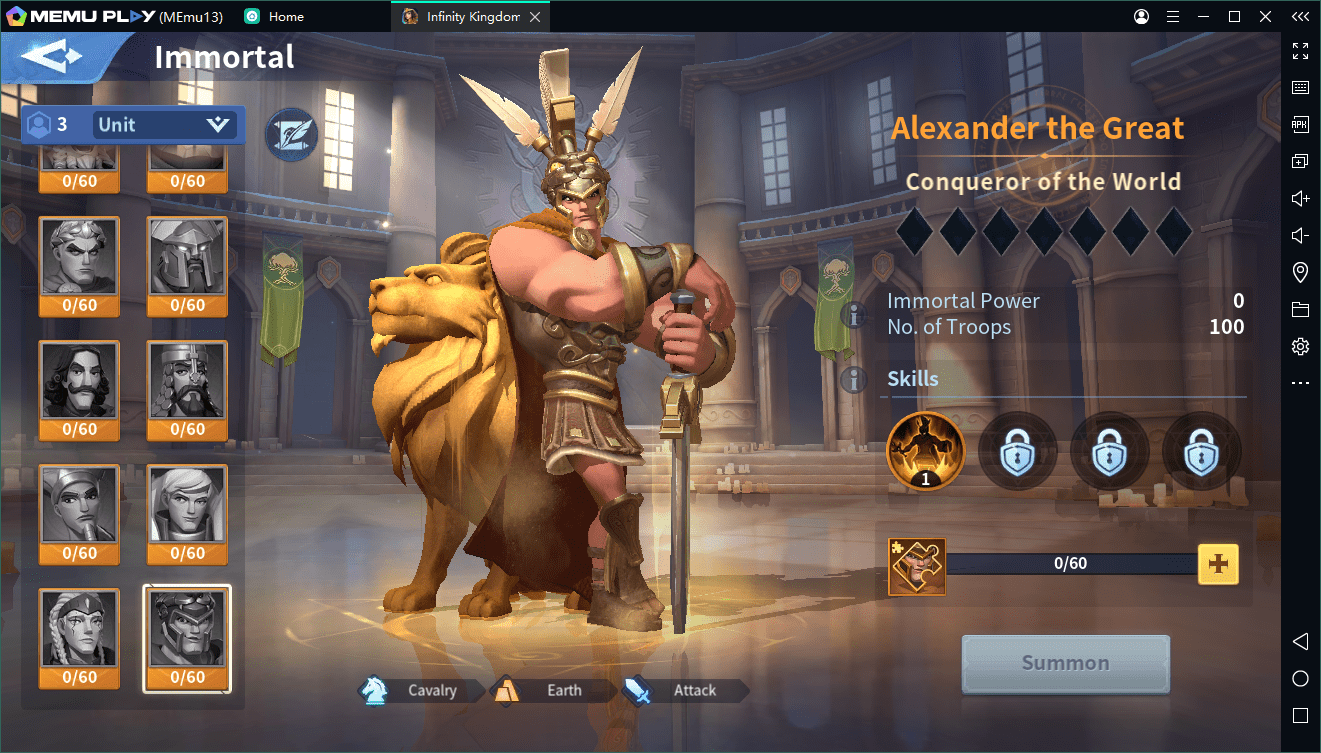Add fragments with the yellow plus button
Image resolution: width=1321 pixels, height=753 pixels.
[1217, 564]
